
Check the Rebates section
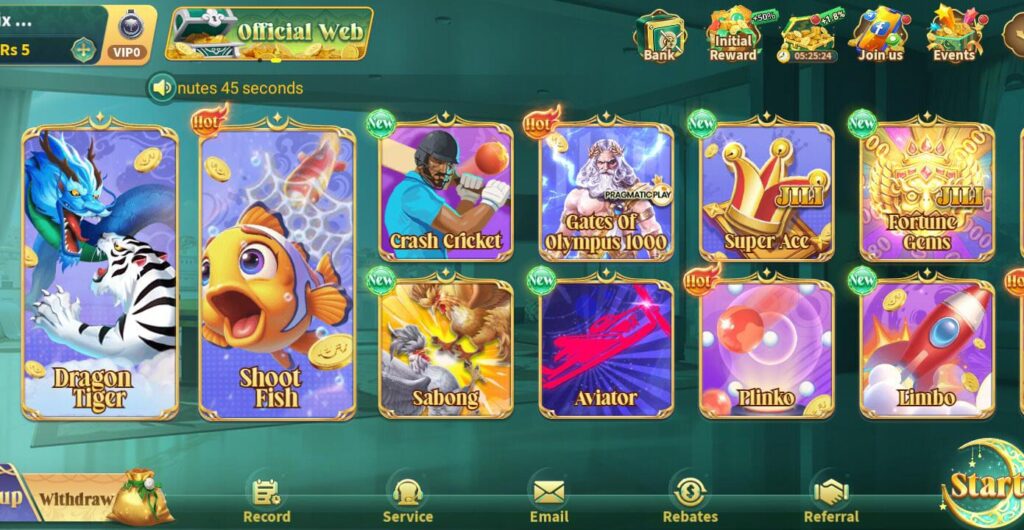(x=690, y=500)
